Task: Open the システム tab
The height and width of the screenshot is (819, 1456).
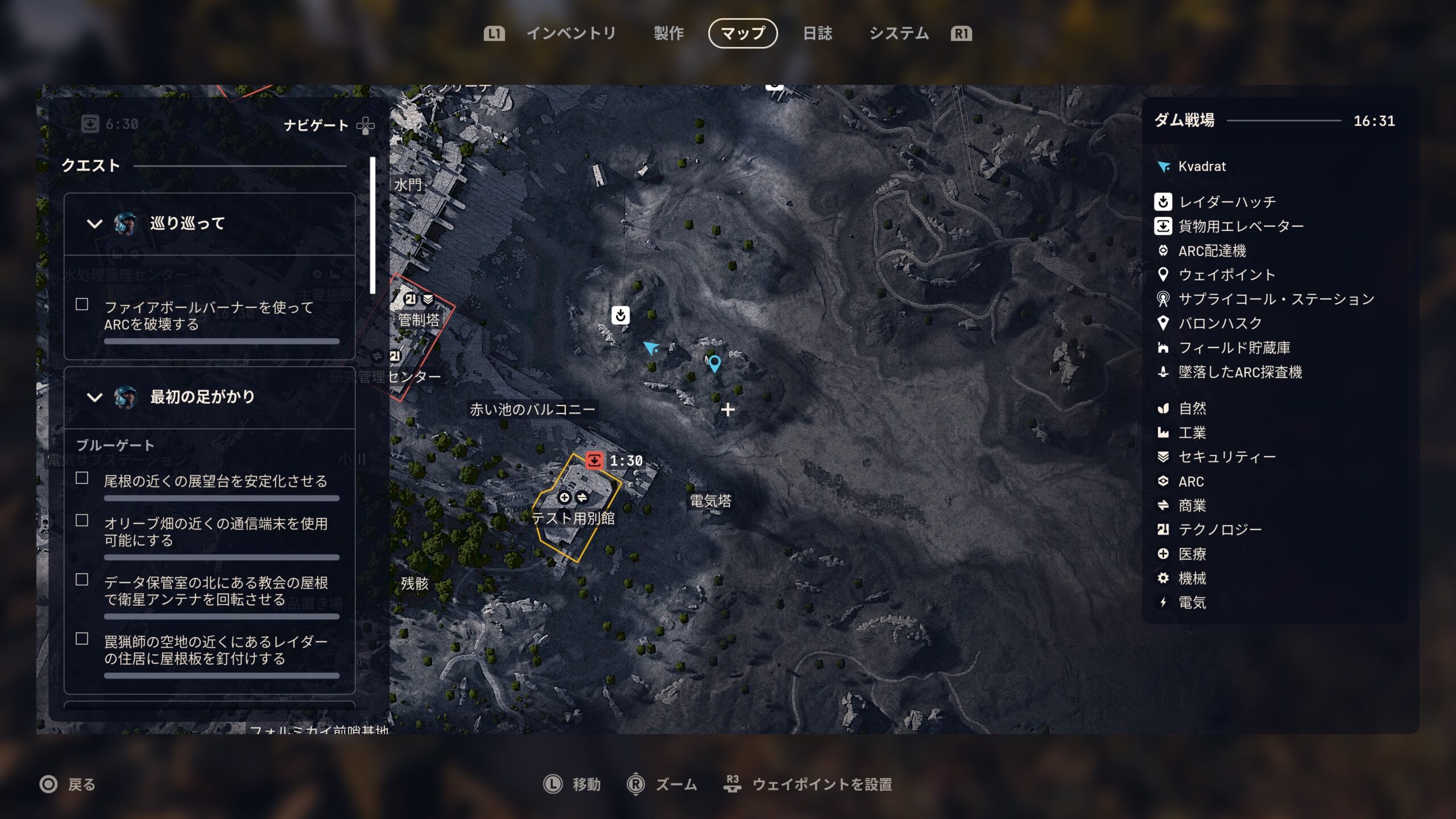Action: pyautogui.click(x=899, y=34)
